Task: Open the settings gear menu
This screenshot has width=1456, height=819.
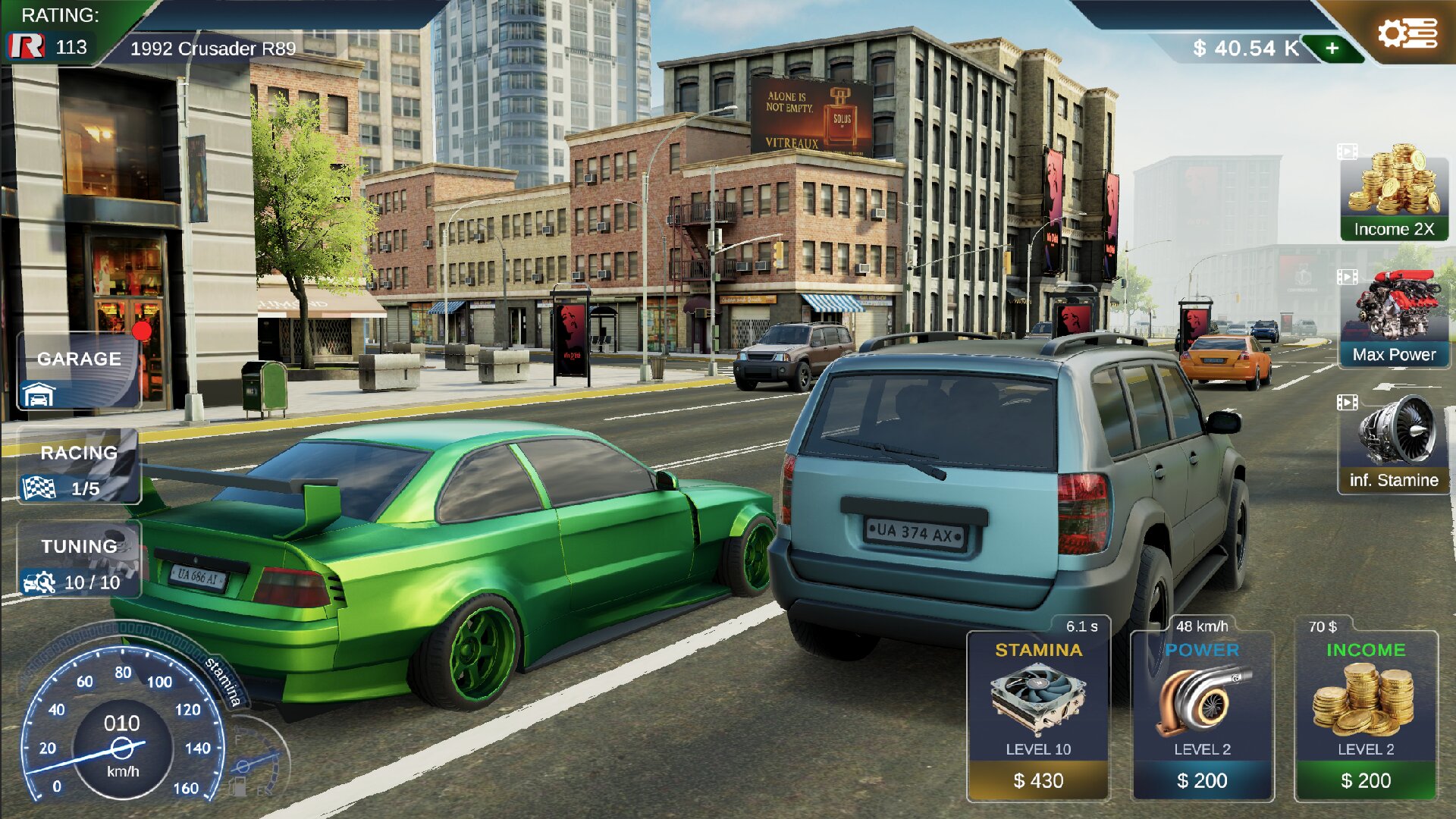Action: 1407,34
